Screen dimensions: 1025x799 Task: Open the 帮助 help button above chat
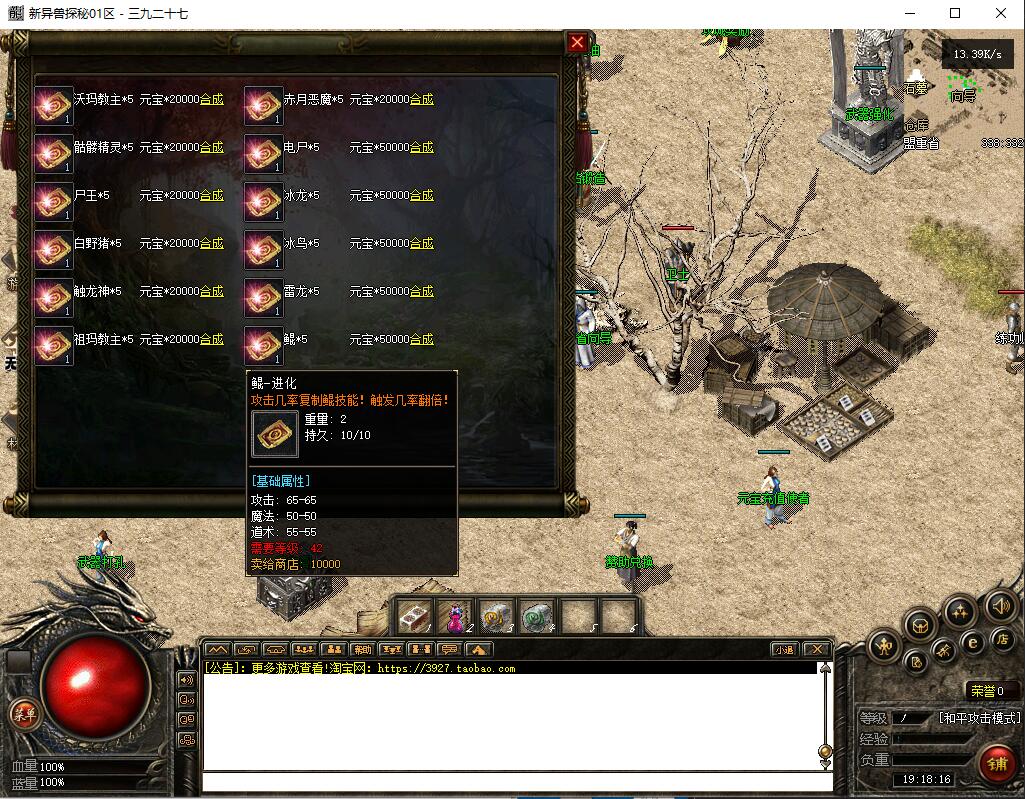[x=361, y=649]
